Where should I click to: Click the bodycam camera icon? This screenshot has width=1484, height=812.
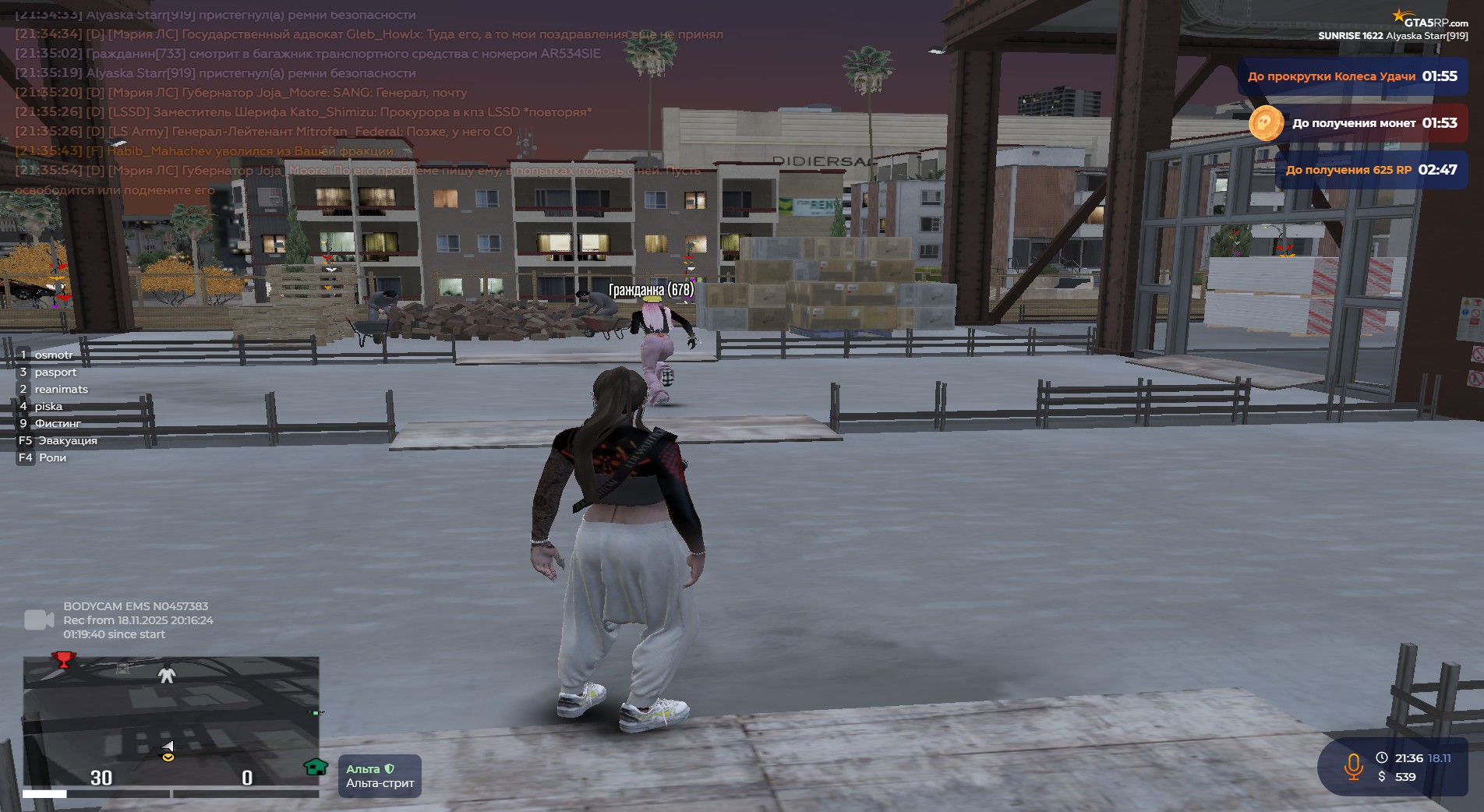pyautogui.click(x=39, y=620)
